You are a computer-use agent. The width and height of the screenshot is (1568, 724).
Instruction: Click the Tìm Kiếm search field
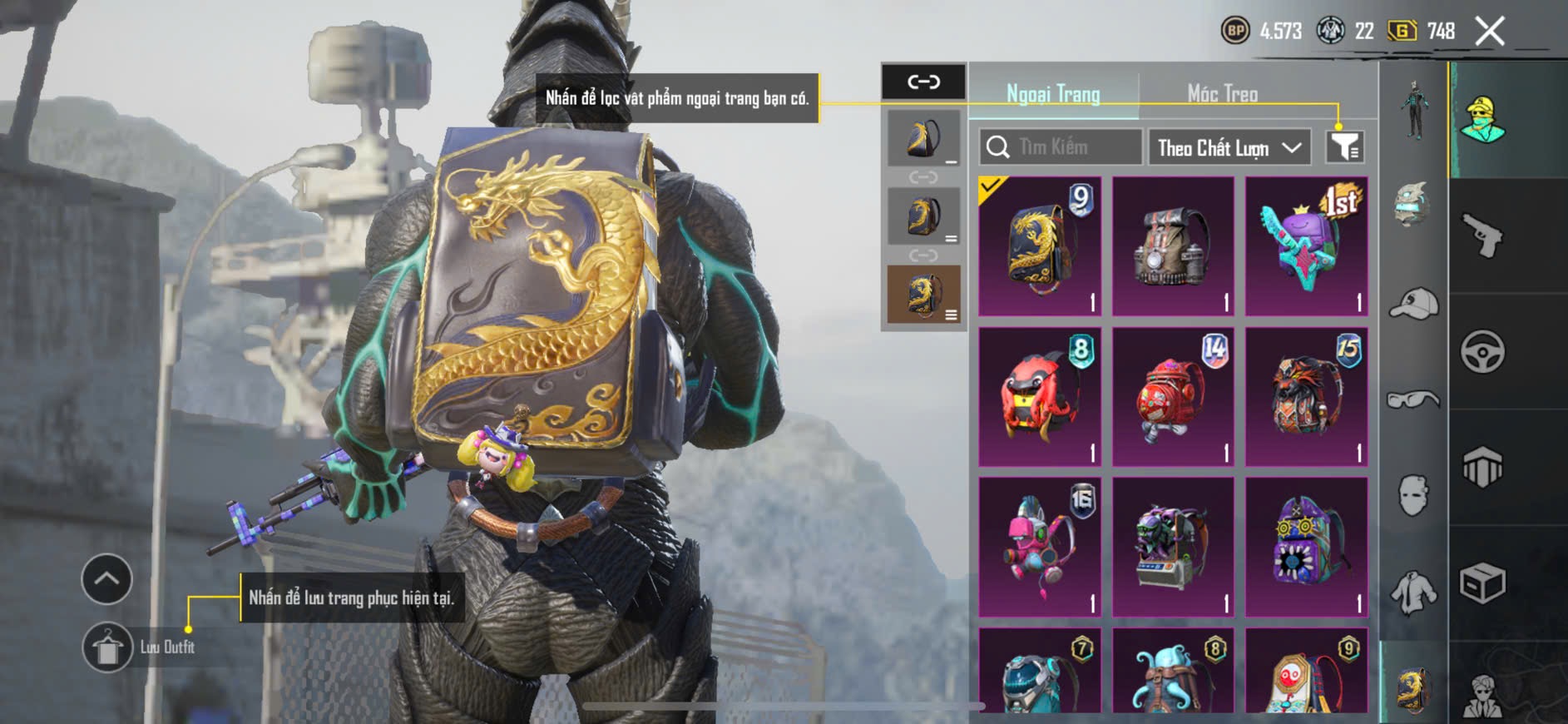(x=1061, y=147)
